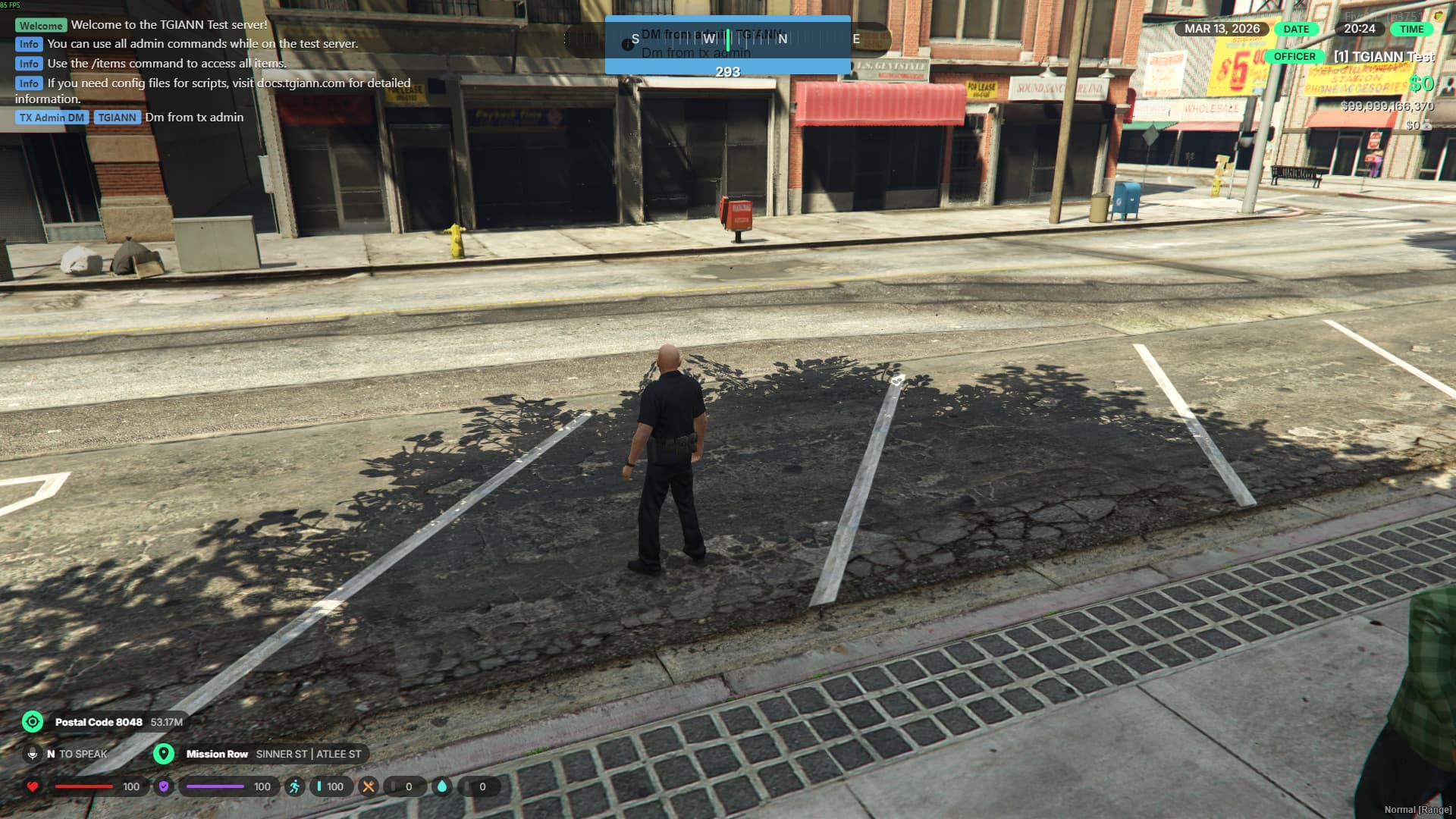Click the green postal code crosshair icon
1456x819 pixels.
33,721
